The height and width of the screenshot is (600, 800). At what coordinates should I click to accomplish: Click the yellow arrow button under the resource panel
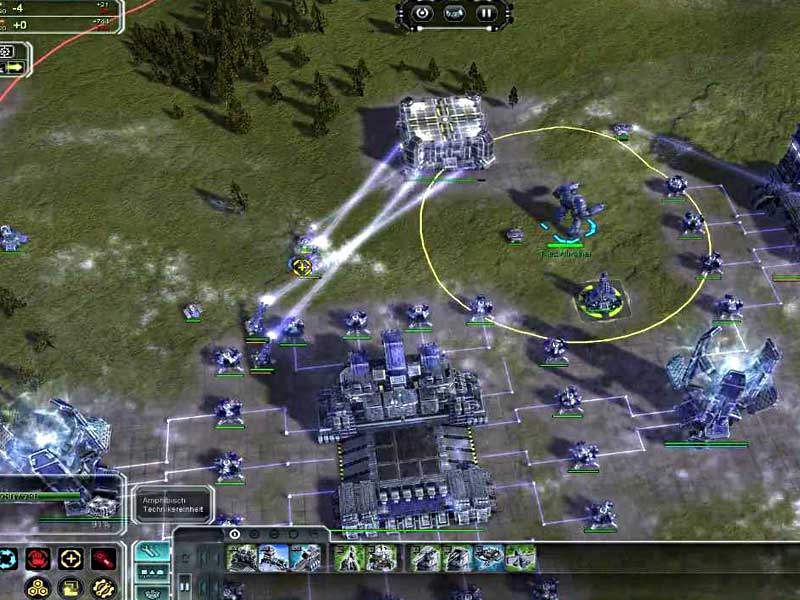(x=15, y=67)
